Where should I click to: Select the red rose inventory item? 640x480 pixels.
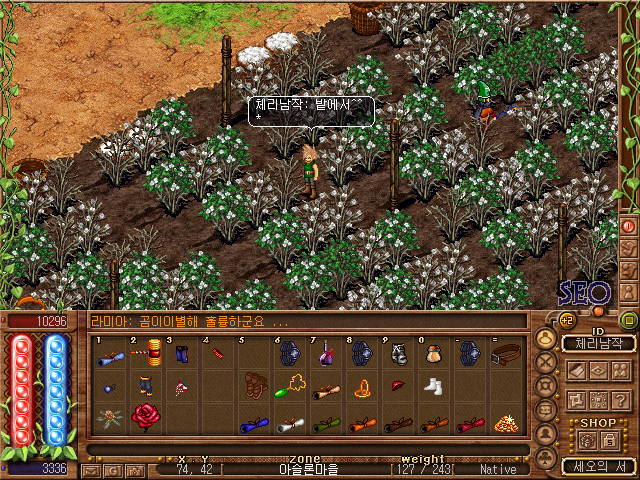coord(145,415)
